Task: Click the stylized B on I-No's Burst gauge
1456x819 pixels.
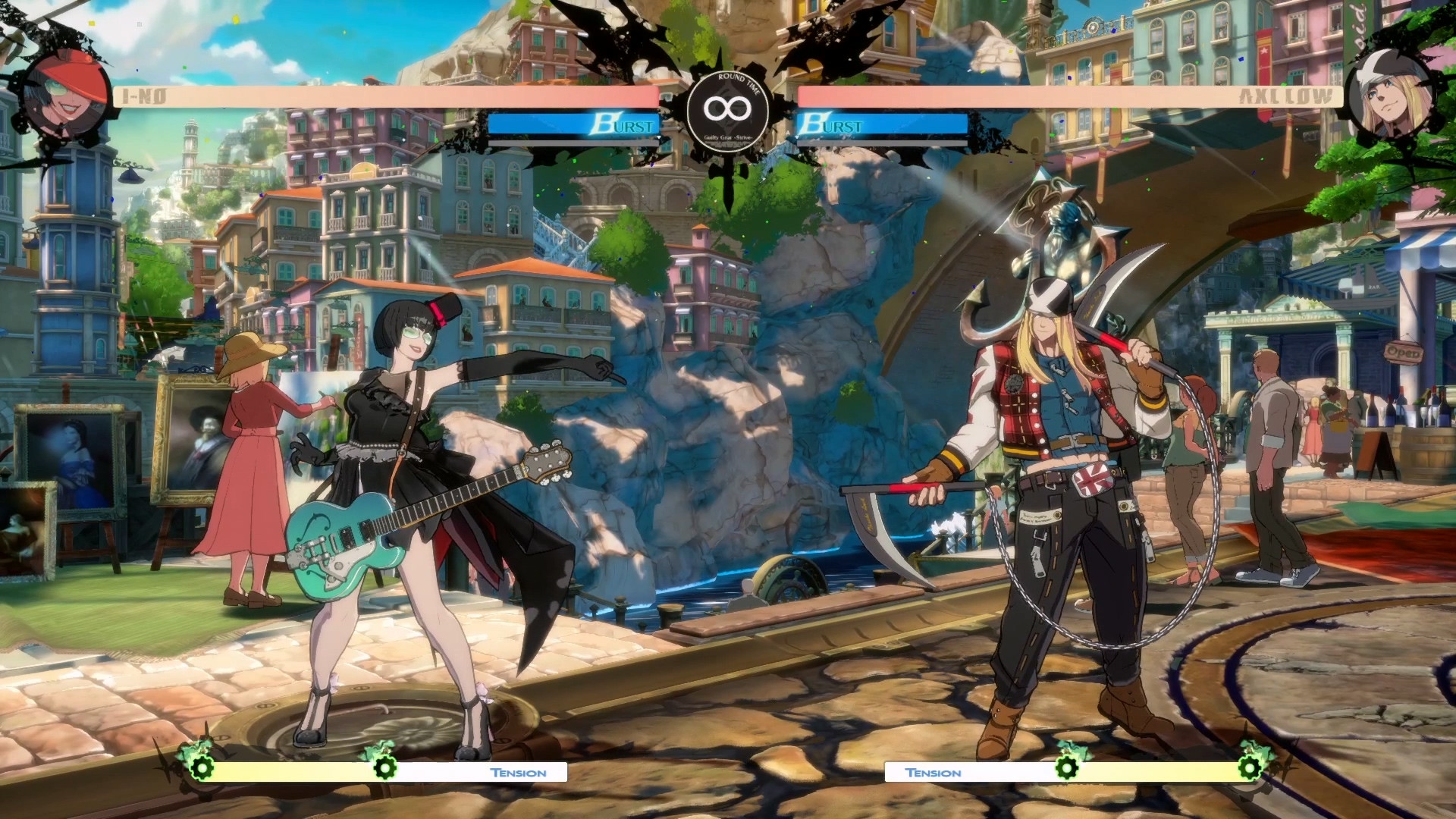Action: click(x=604, y=124)
